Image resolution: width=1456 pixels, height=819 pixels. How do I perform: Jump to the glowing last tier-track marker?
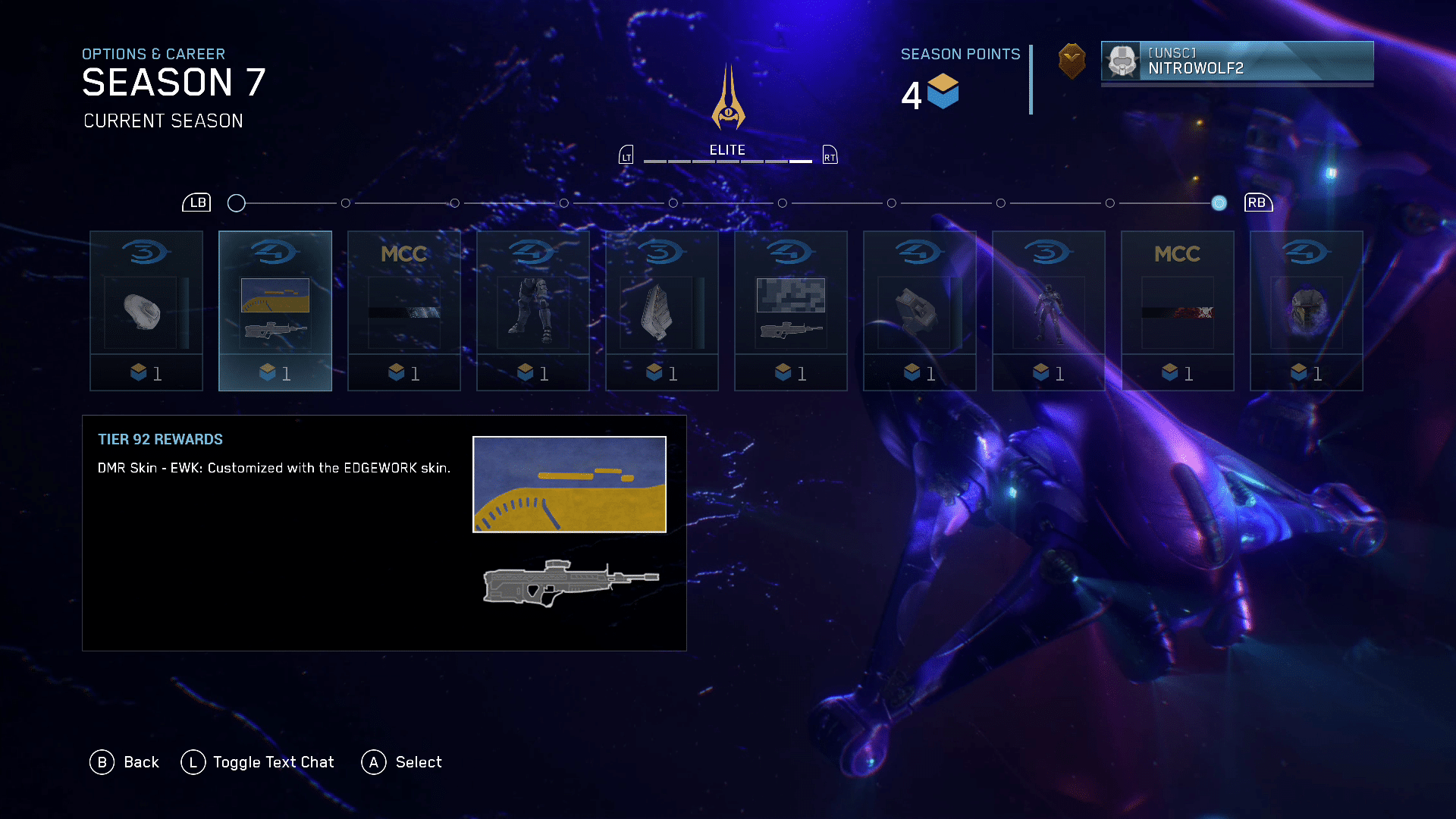(1219, 203)
